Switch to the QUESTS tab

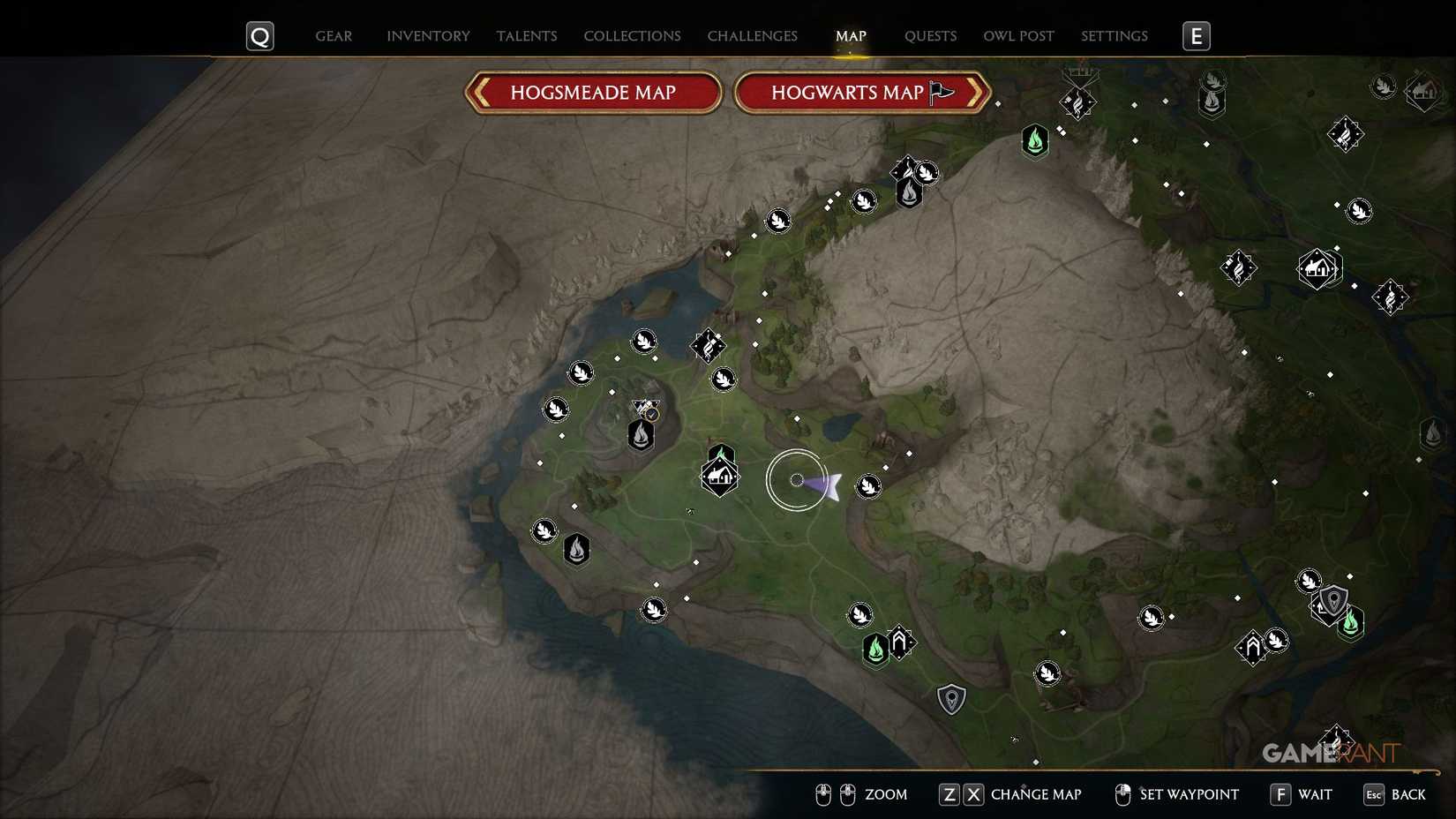click(x=929, y=36)
